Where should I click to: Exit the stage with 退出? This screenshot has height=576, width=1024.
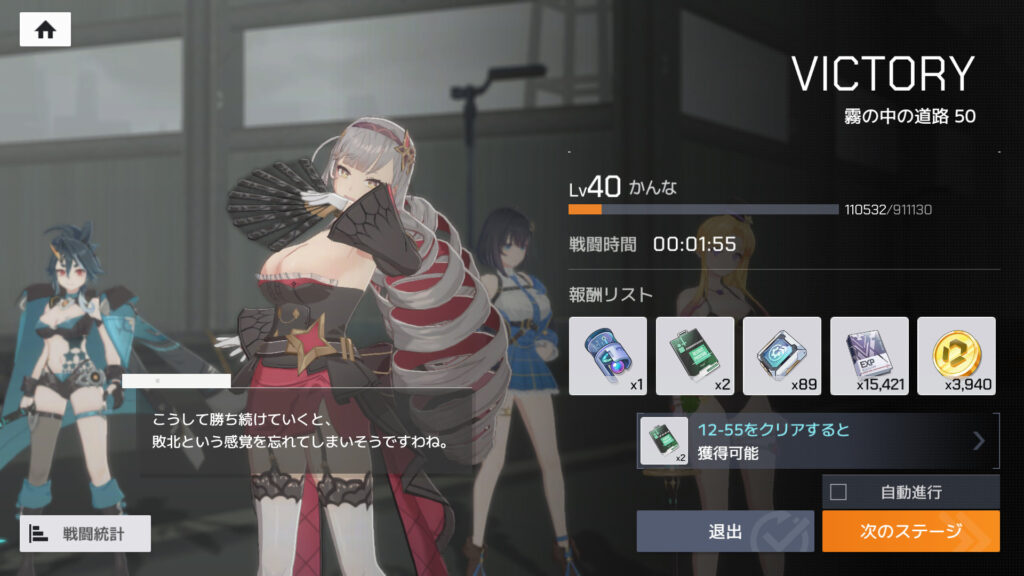pos(725,531)
